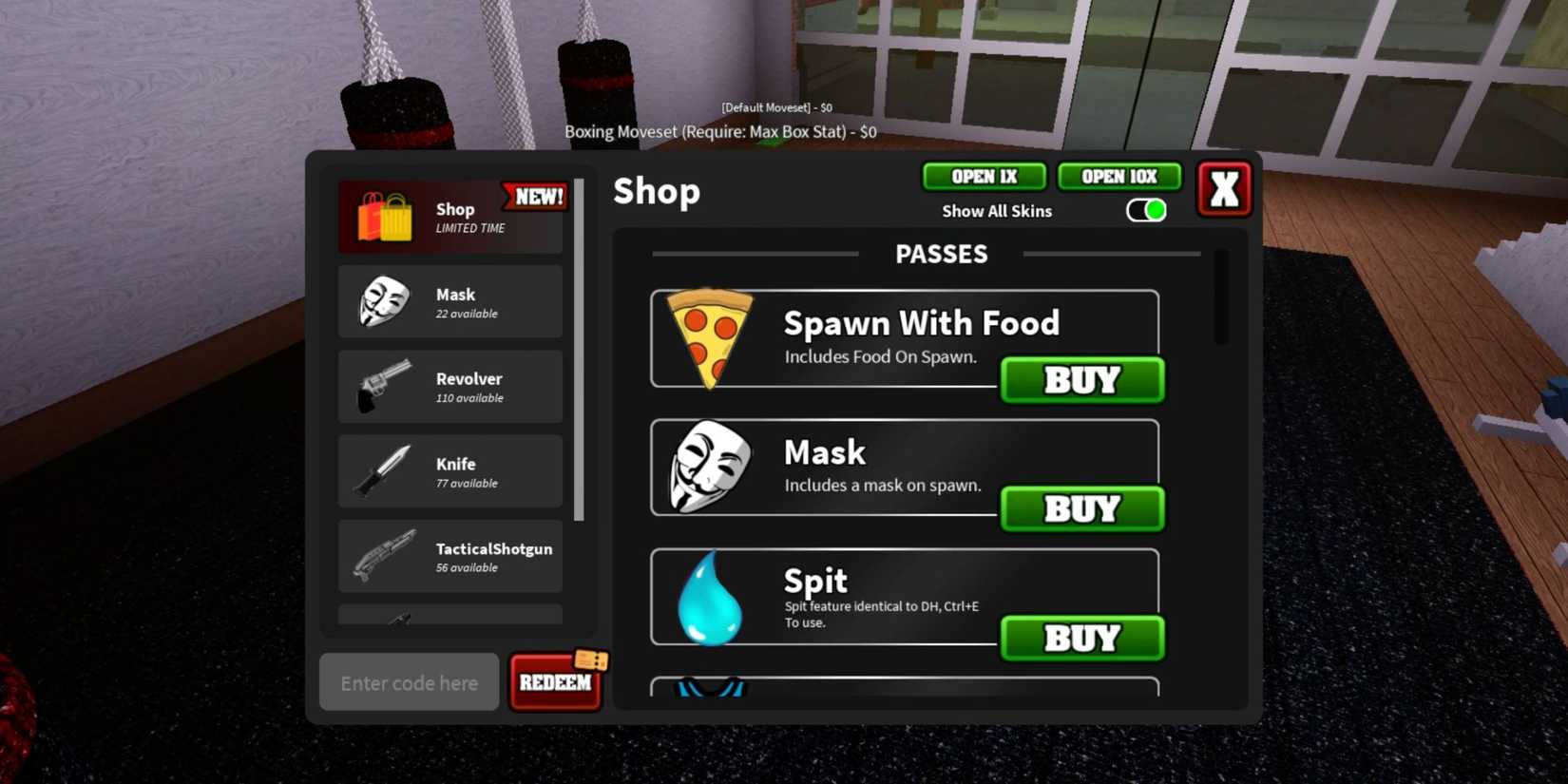Viewport: 1568px width, 784px height.
Task: Switch to the Shop LIMITED TIME tab
Action: [449, 216]
